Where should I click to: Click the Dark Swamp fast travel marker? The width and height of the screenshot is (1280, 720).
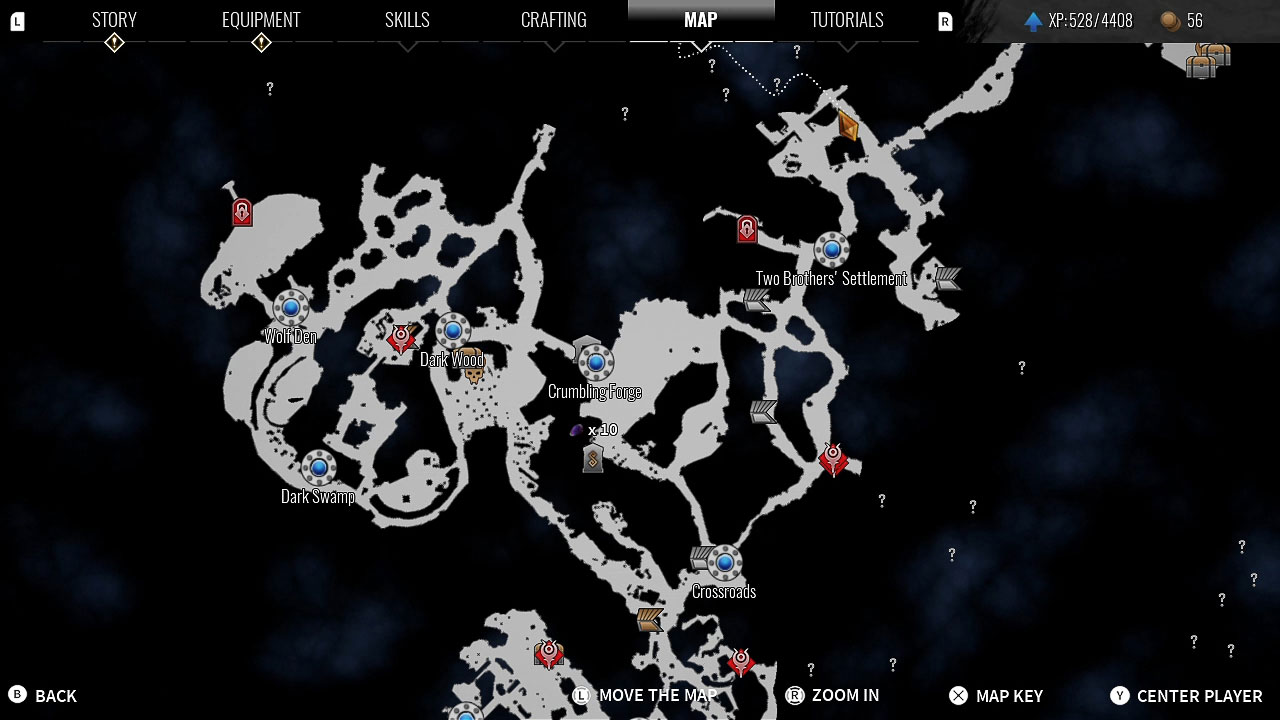point(318,465)
